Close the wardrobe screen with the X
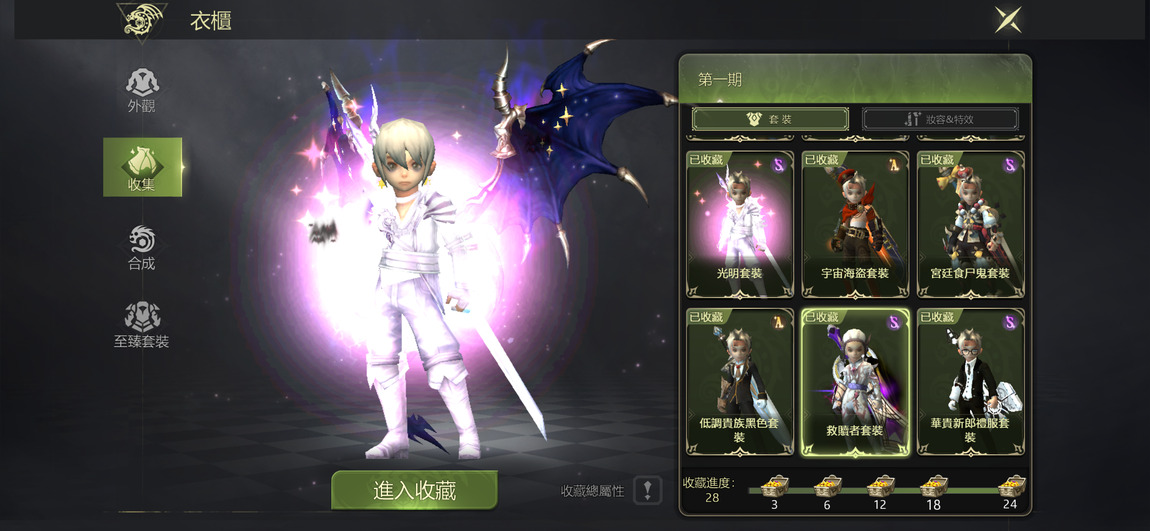1150x531 pixels. point(1008,20)
